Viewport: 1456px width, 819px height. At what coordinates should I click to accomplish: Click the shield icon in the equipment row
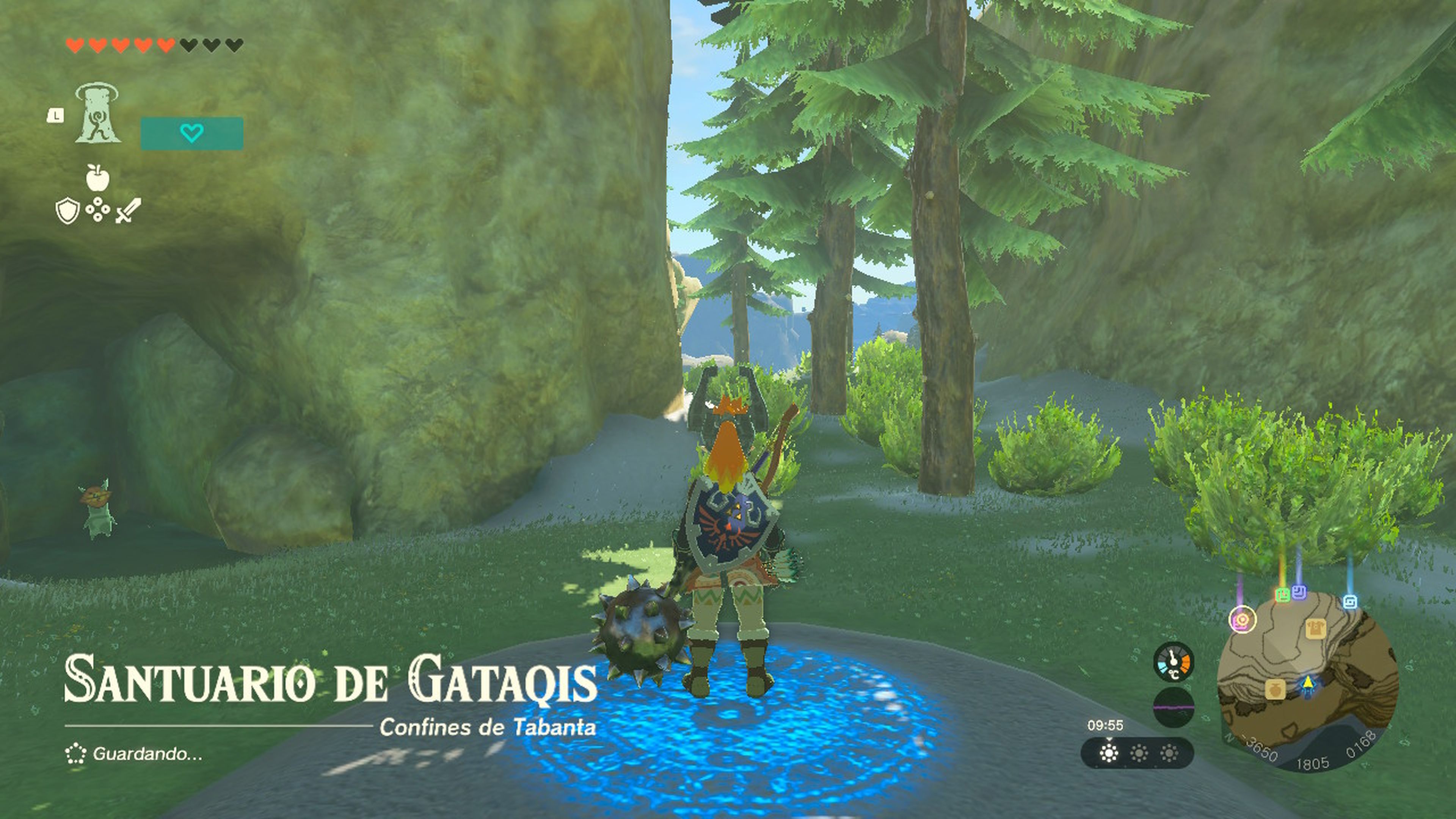tap(68, 212)
